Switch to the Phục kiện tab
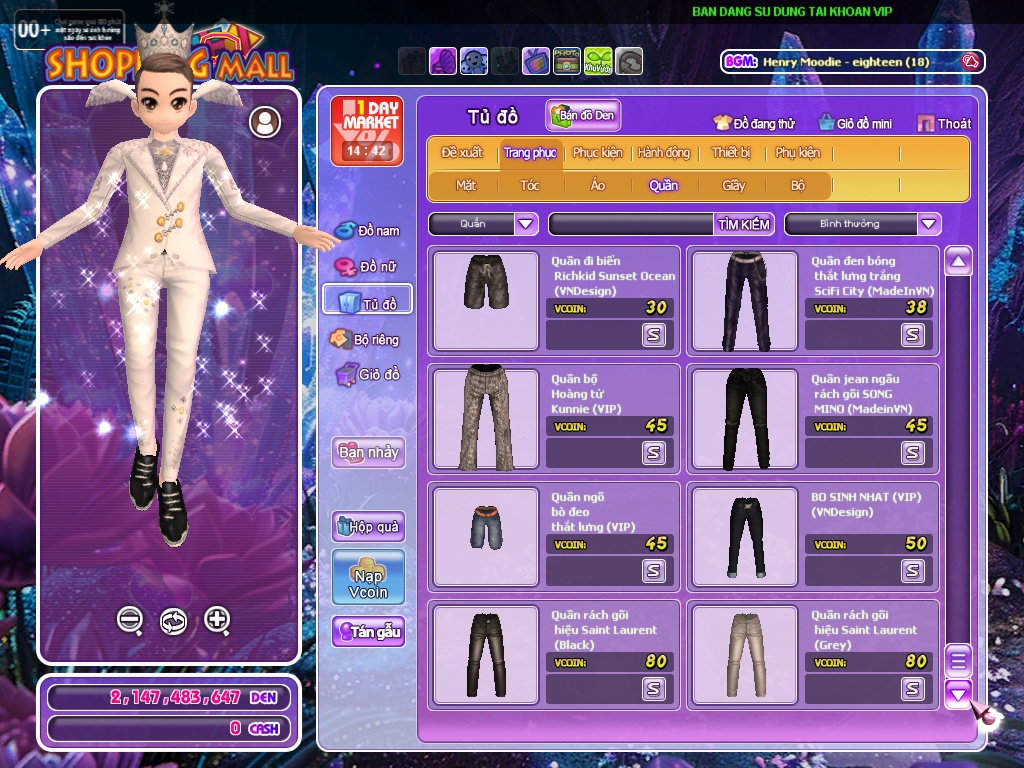This screenshot has height=768, width=1024. (597, 153)
